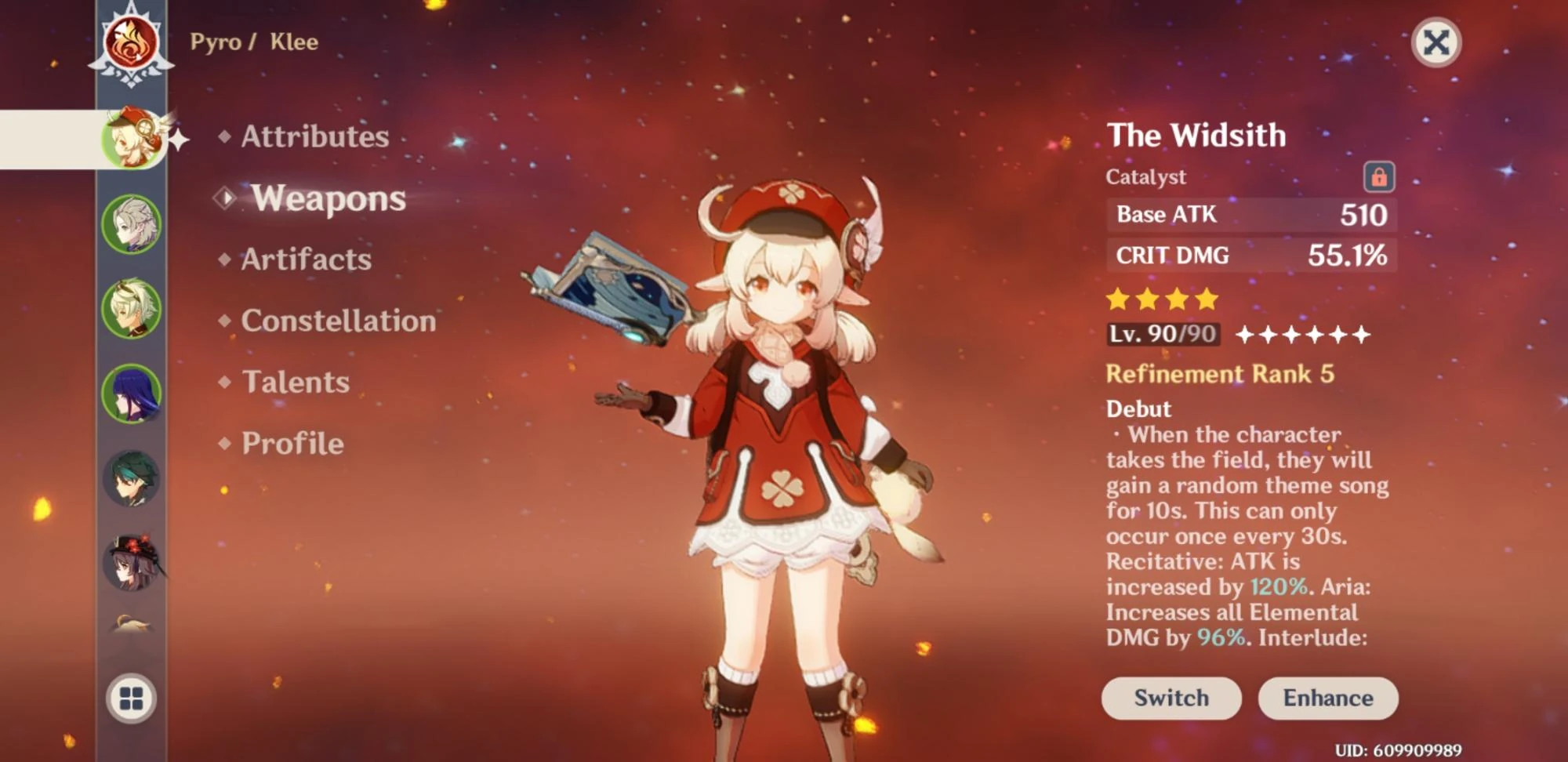Expand the Talents section
Viewport: 1568px width, 762px height.
296,382
